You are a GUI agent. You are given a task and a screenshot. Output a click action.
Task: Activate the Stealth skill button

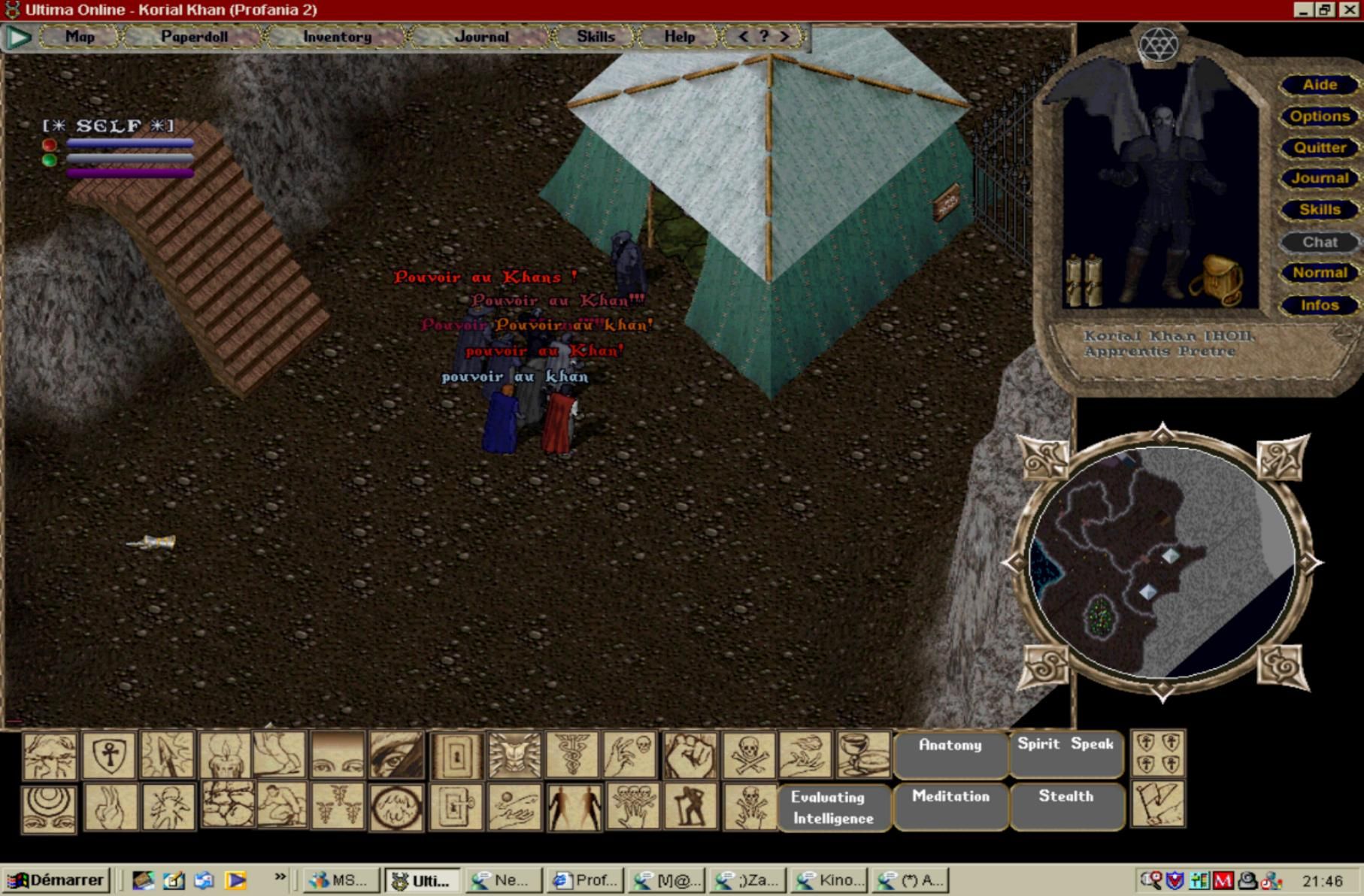(x=1065, y=805)
